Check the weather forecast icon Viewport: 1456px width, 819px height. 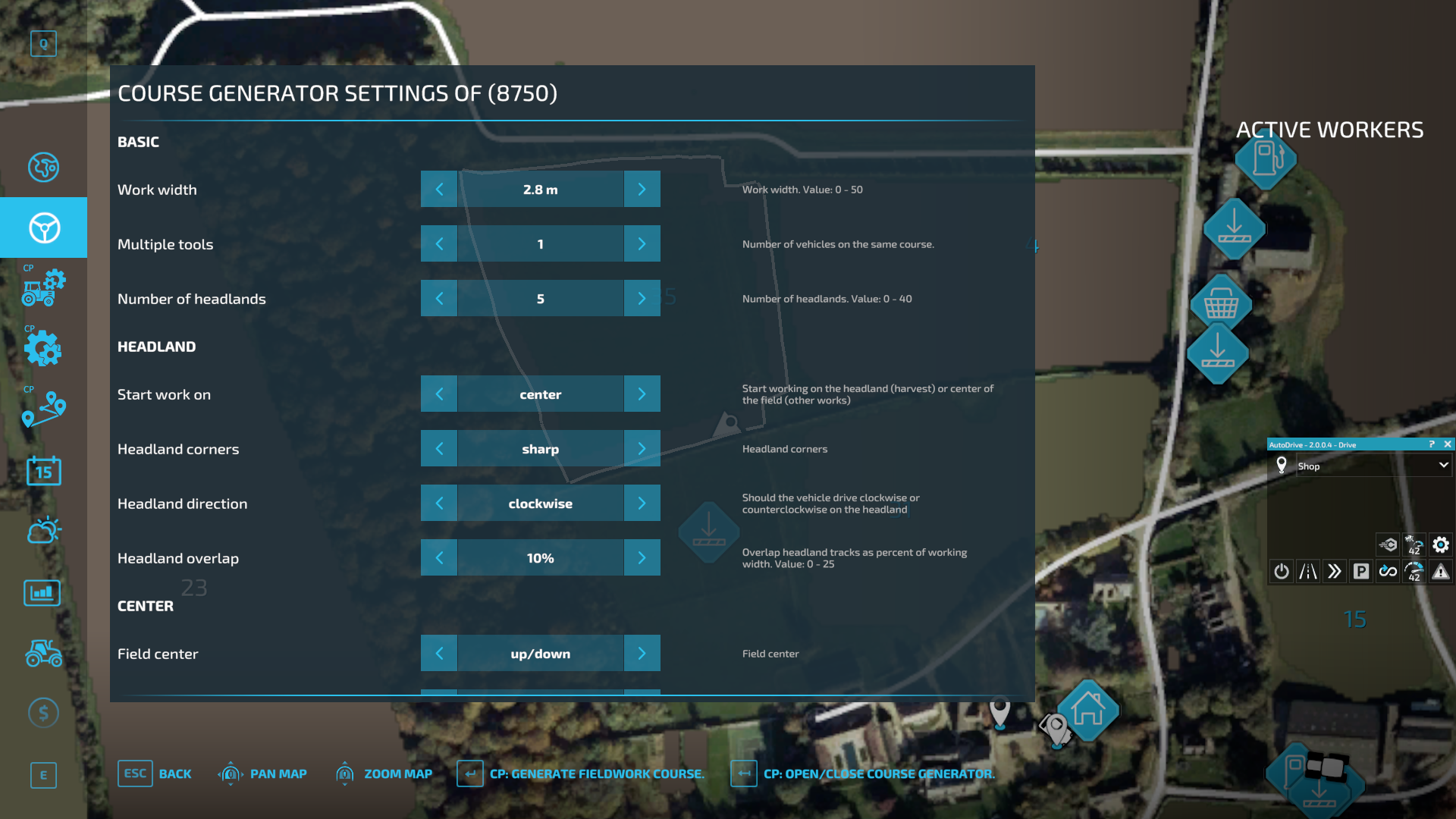43,531
